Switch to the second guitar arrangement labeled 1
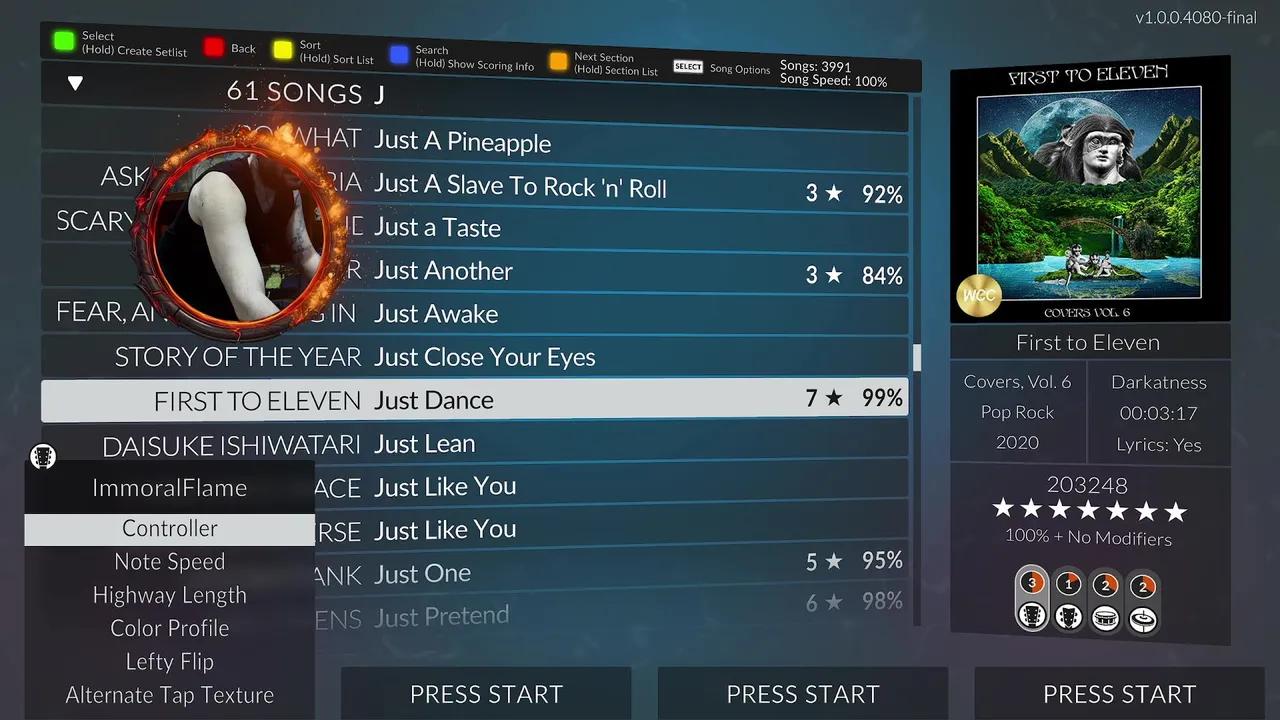Image resolution: width=1280 pixels, height=720 pixels. 1069,600
